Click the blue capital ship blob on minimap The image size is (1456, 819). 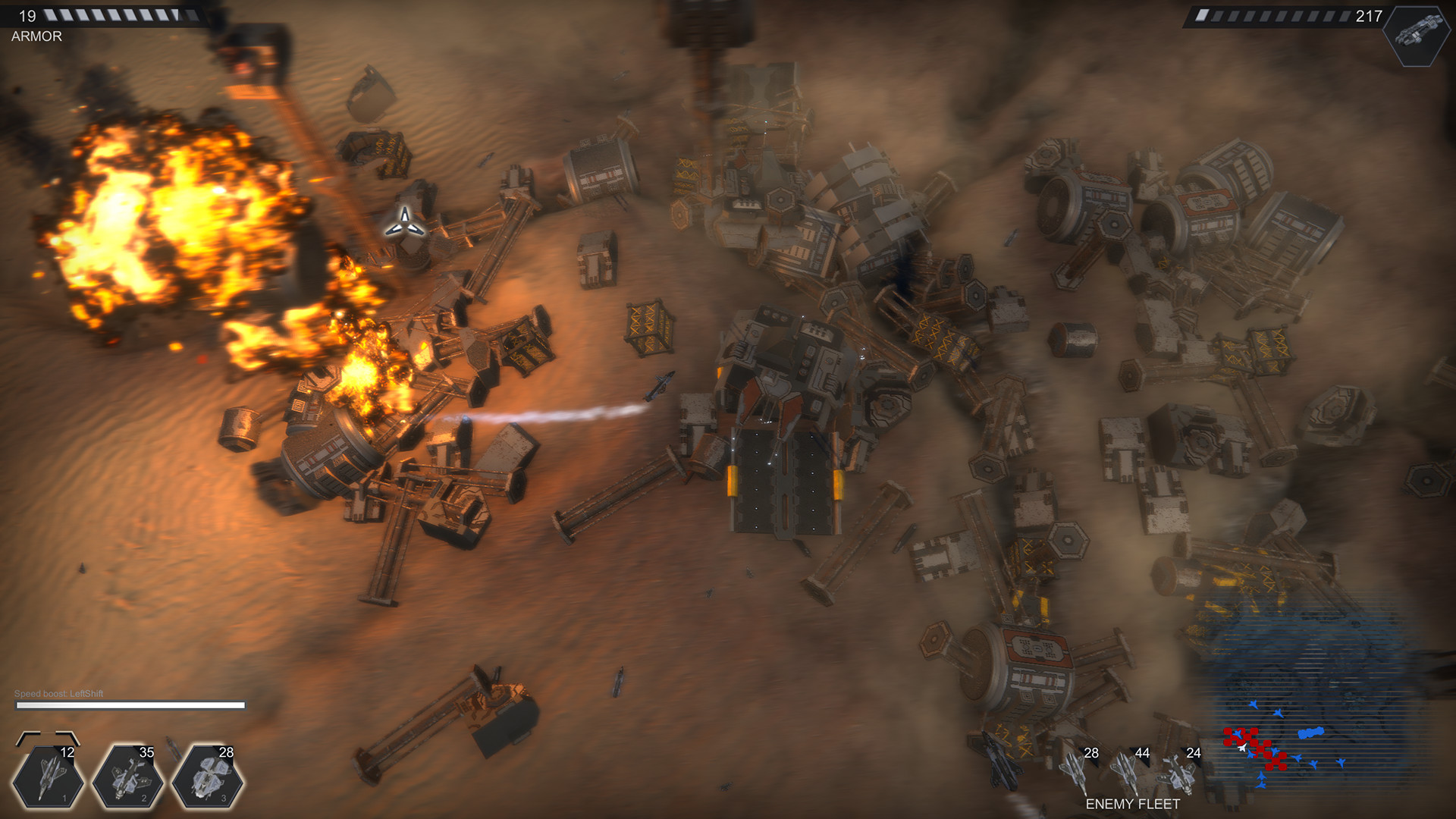pos(1311,733)
